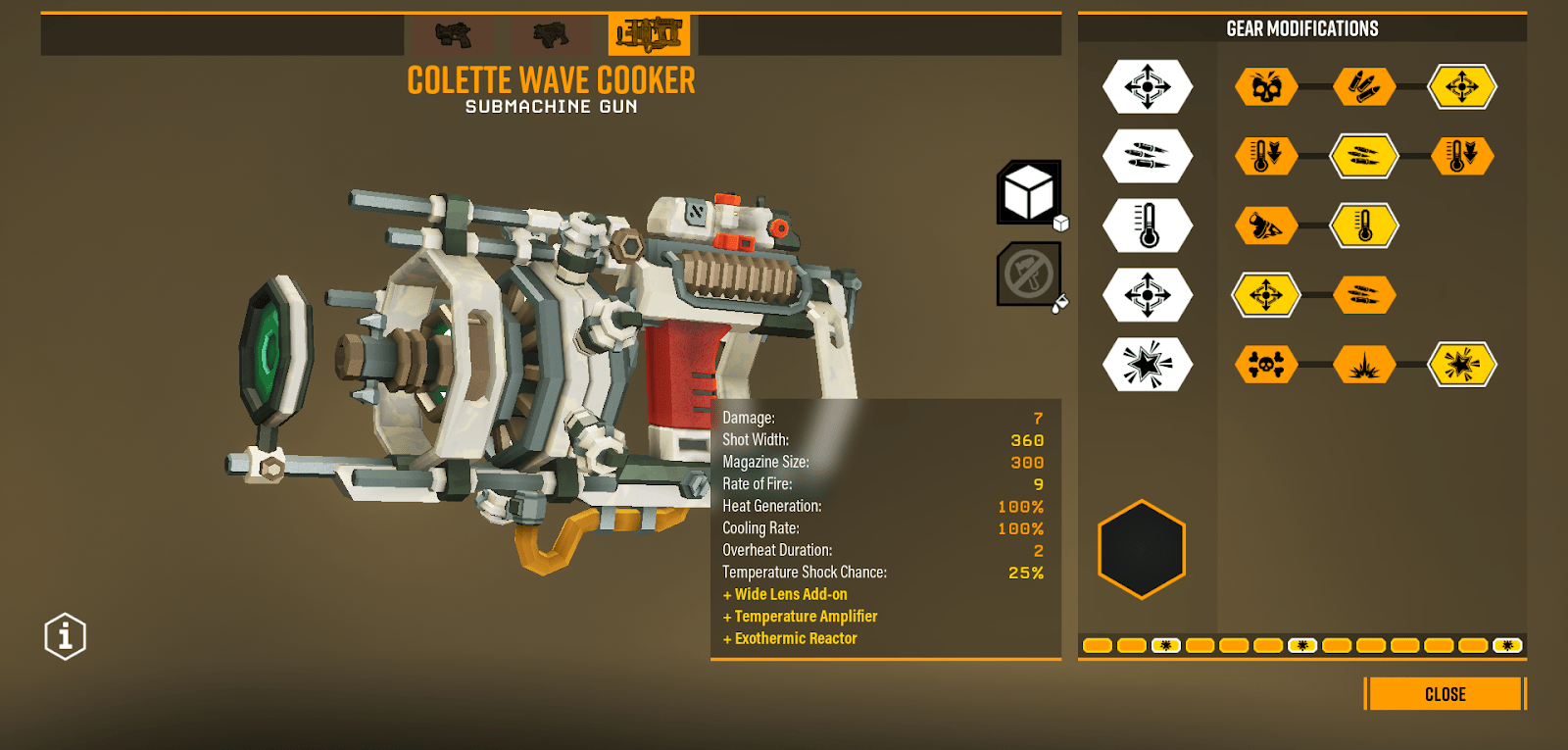Viewport: 1568px width, 750px height.
Task: Pick the orange upright bullets modification
Action: coord(1363,87)
